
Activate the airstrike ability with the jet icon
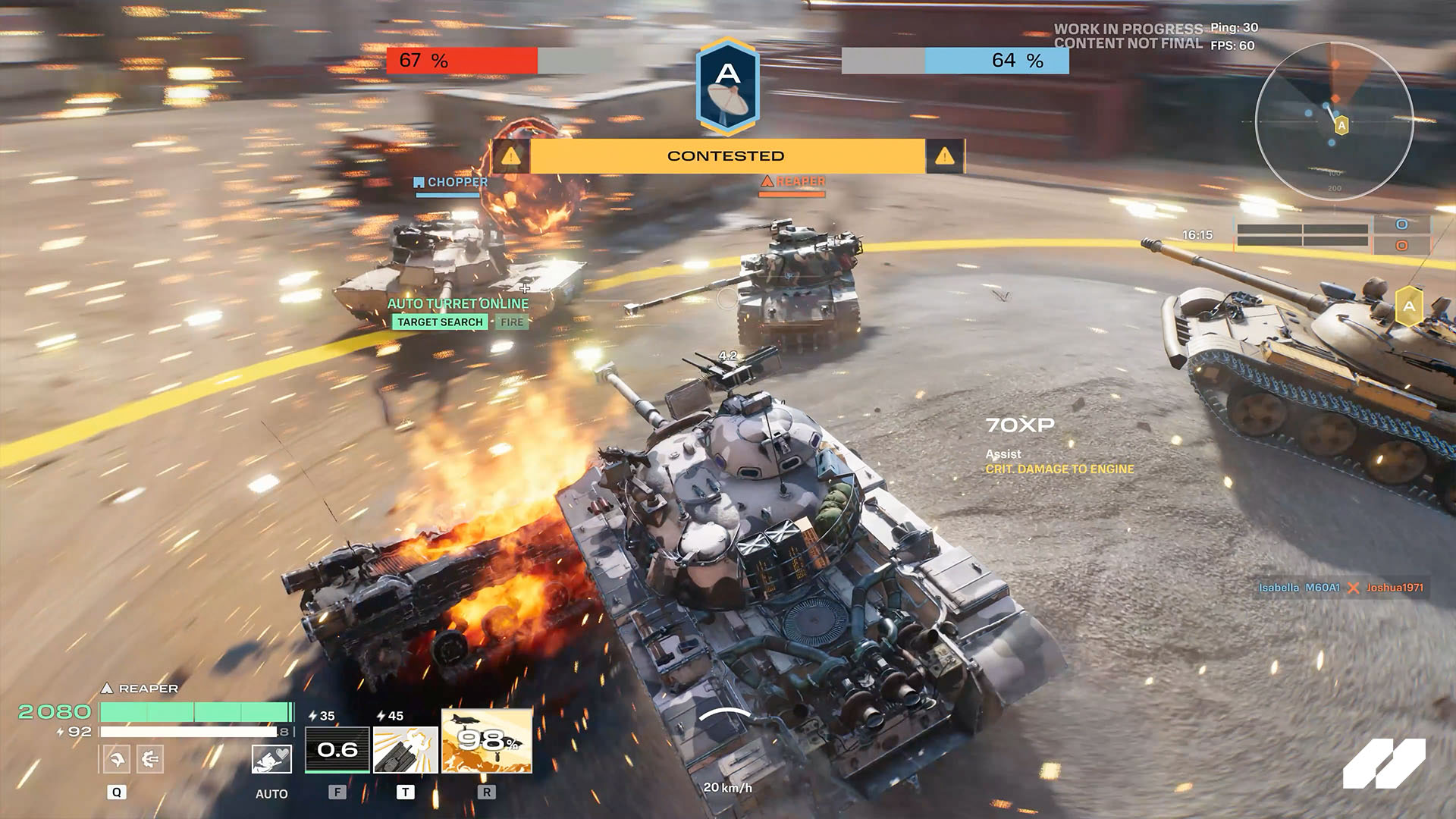[487, 741]
